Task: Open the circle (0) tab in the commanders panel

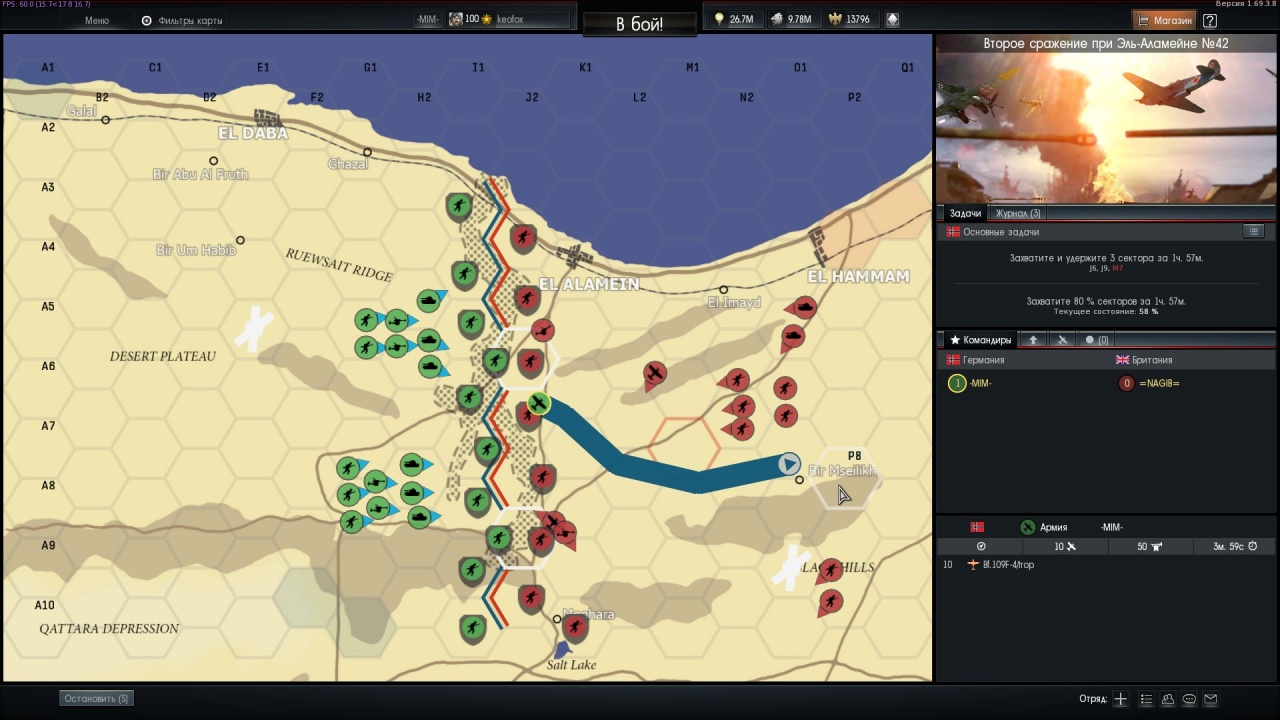Action: (x=1096, y=339)
